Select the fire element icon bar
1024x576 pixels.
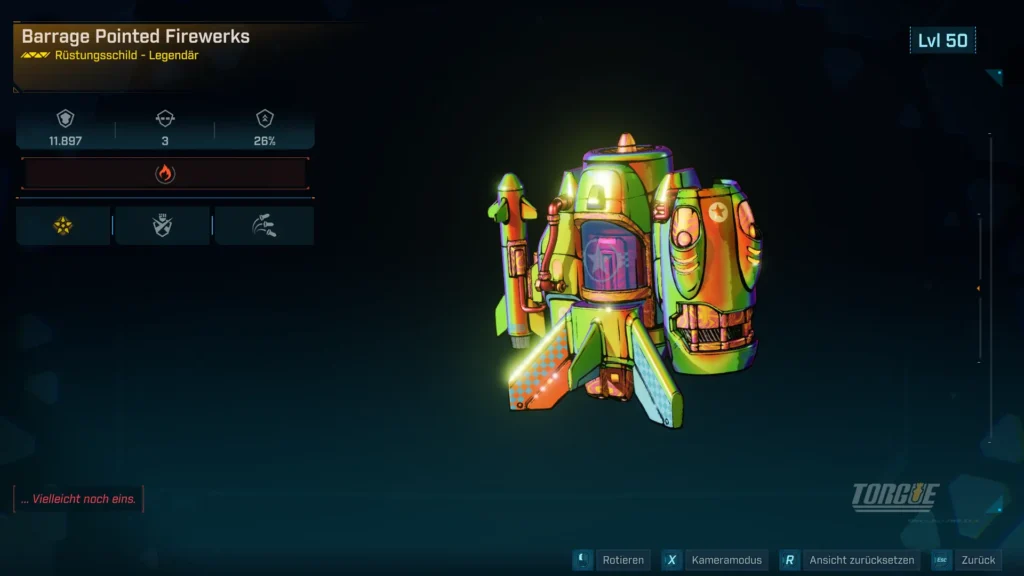point(165,174)
